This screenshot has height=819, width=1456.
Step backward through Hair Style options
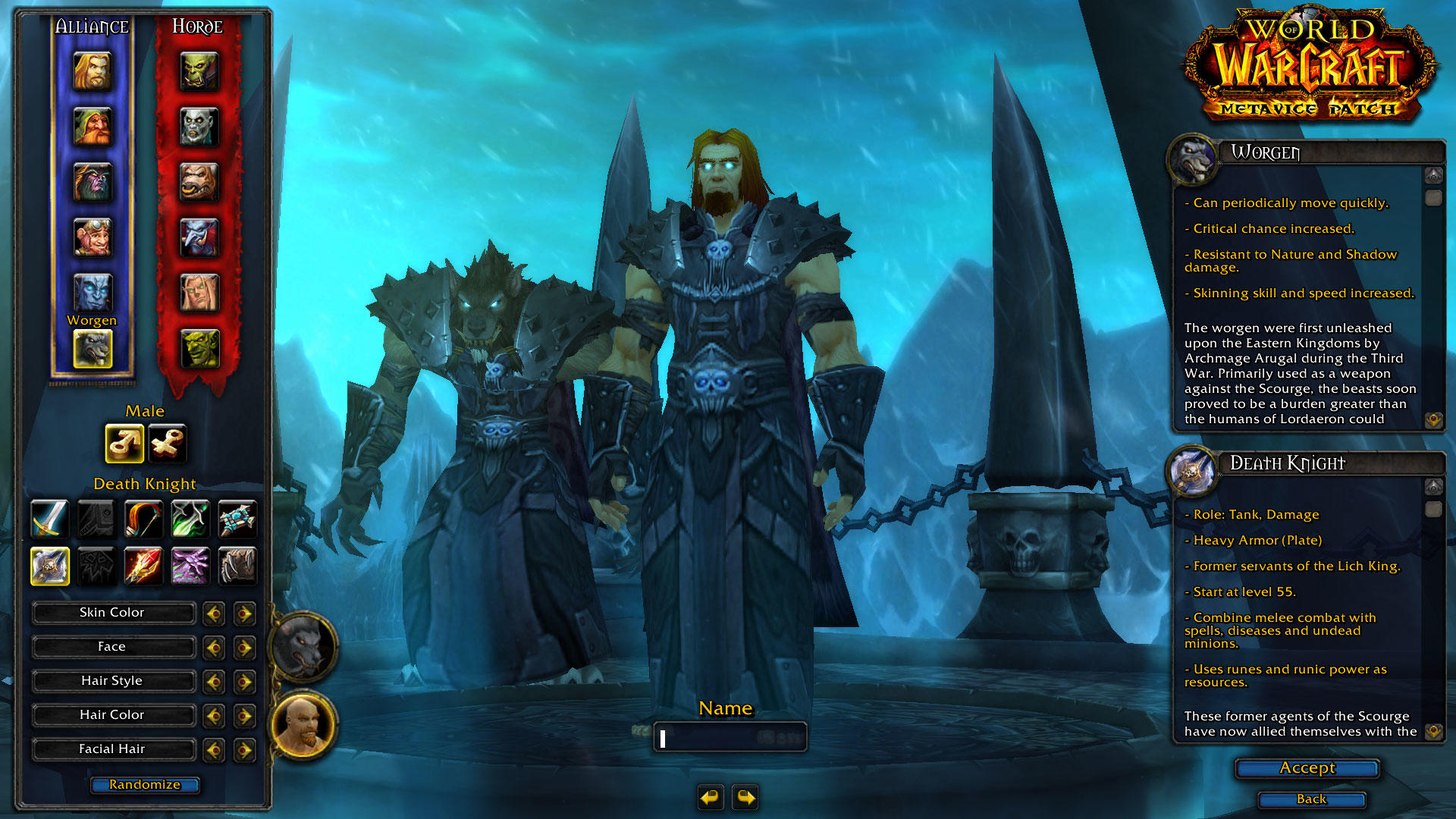coord(213,681)
